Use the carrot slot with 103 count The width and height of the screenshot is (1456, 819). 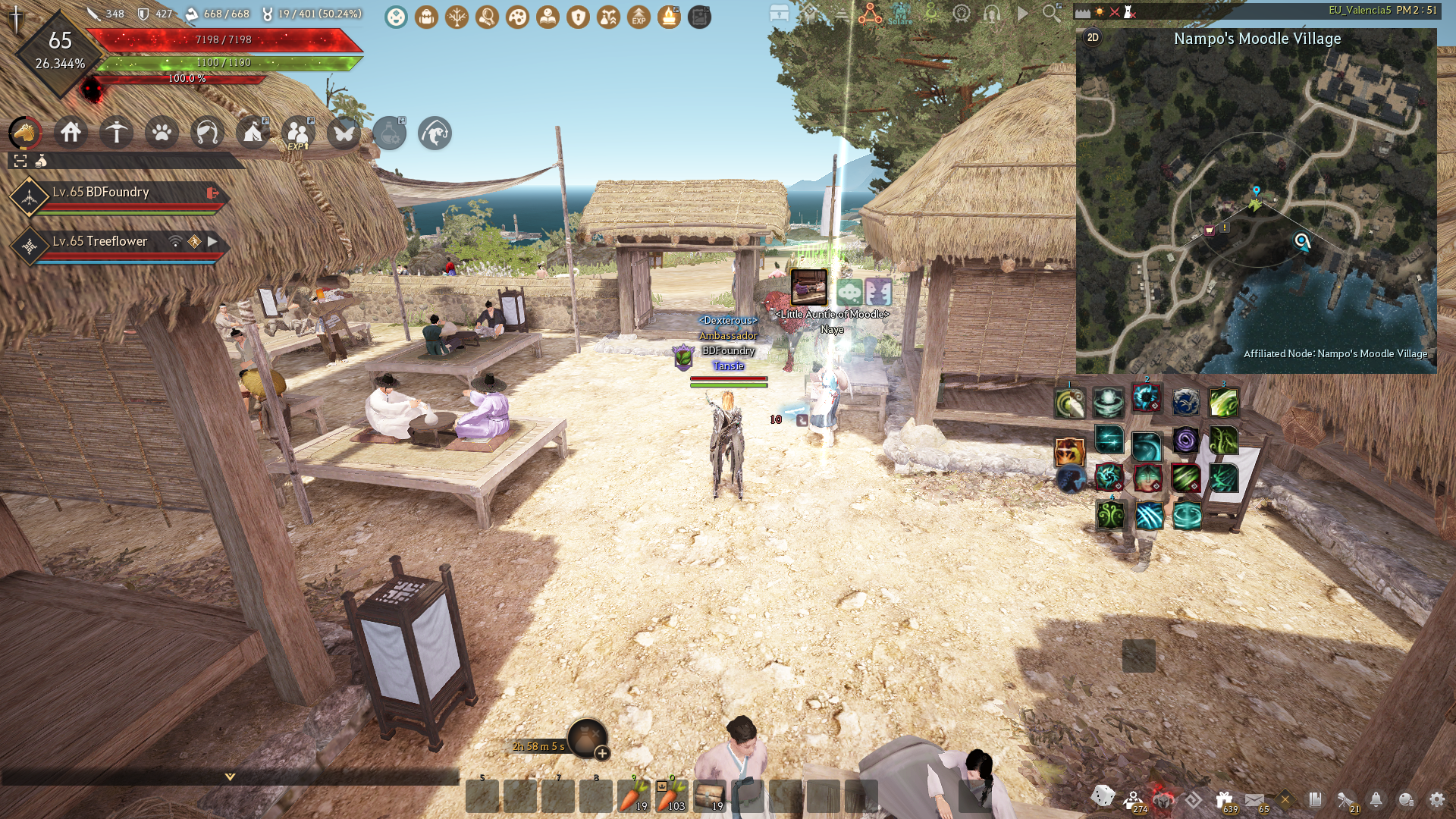[671, 796]
